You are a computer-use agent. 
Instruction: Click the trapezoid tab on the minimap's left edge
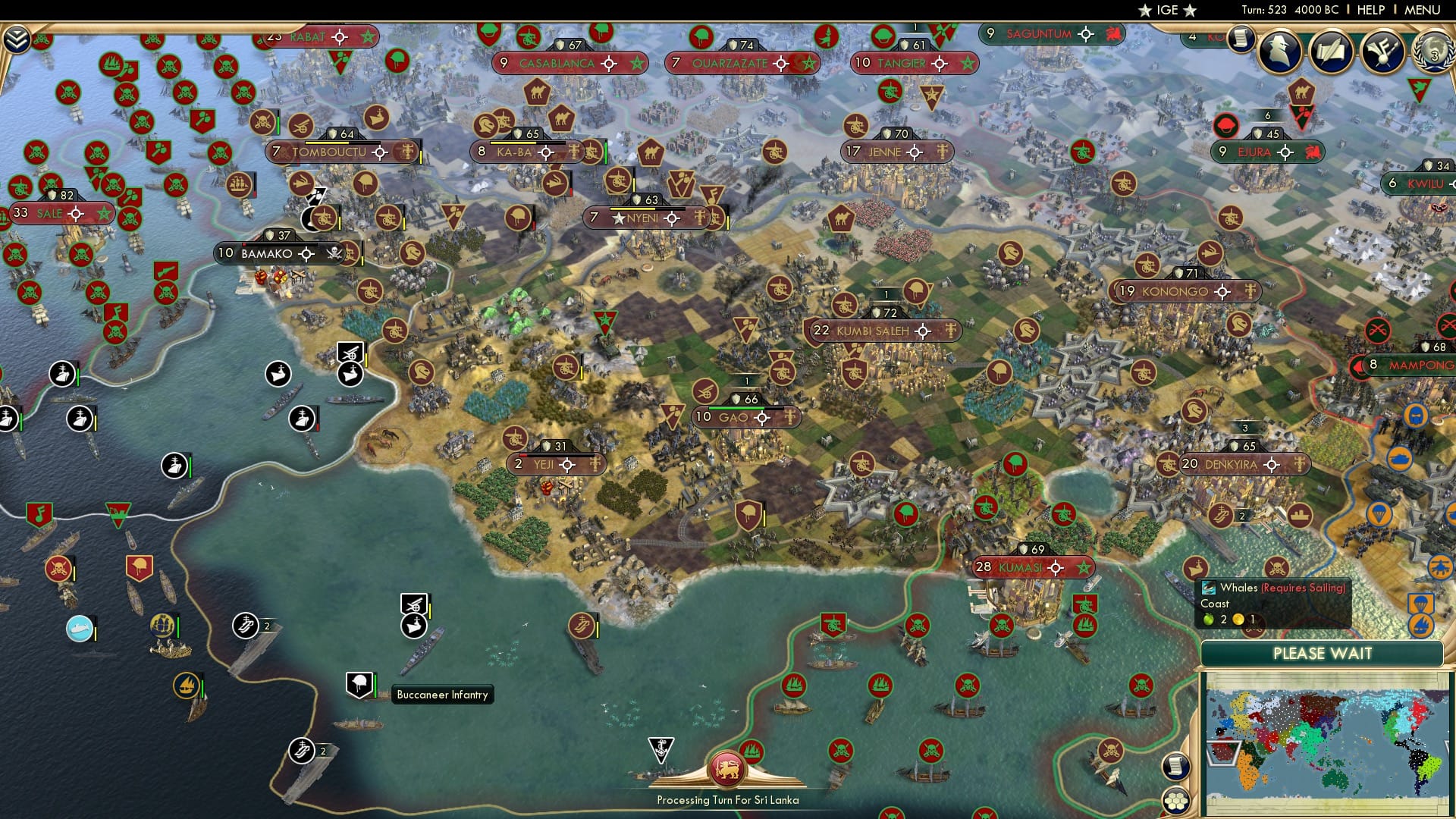click(1223, 753)
